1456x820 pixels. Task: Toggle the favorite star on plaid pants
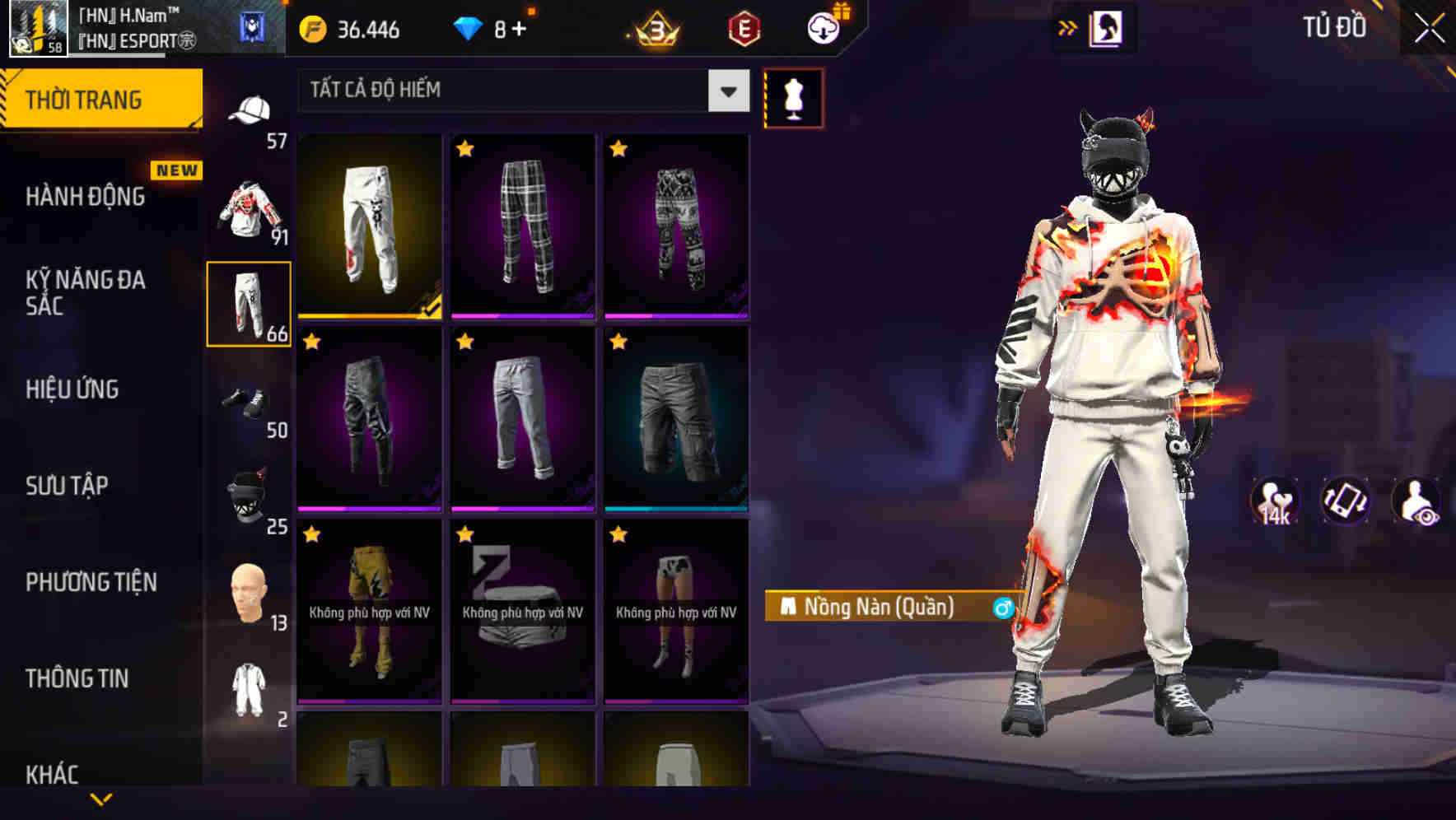coord(467,149)
